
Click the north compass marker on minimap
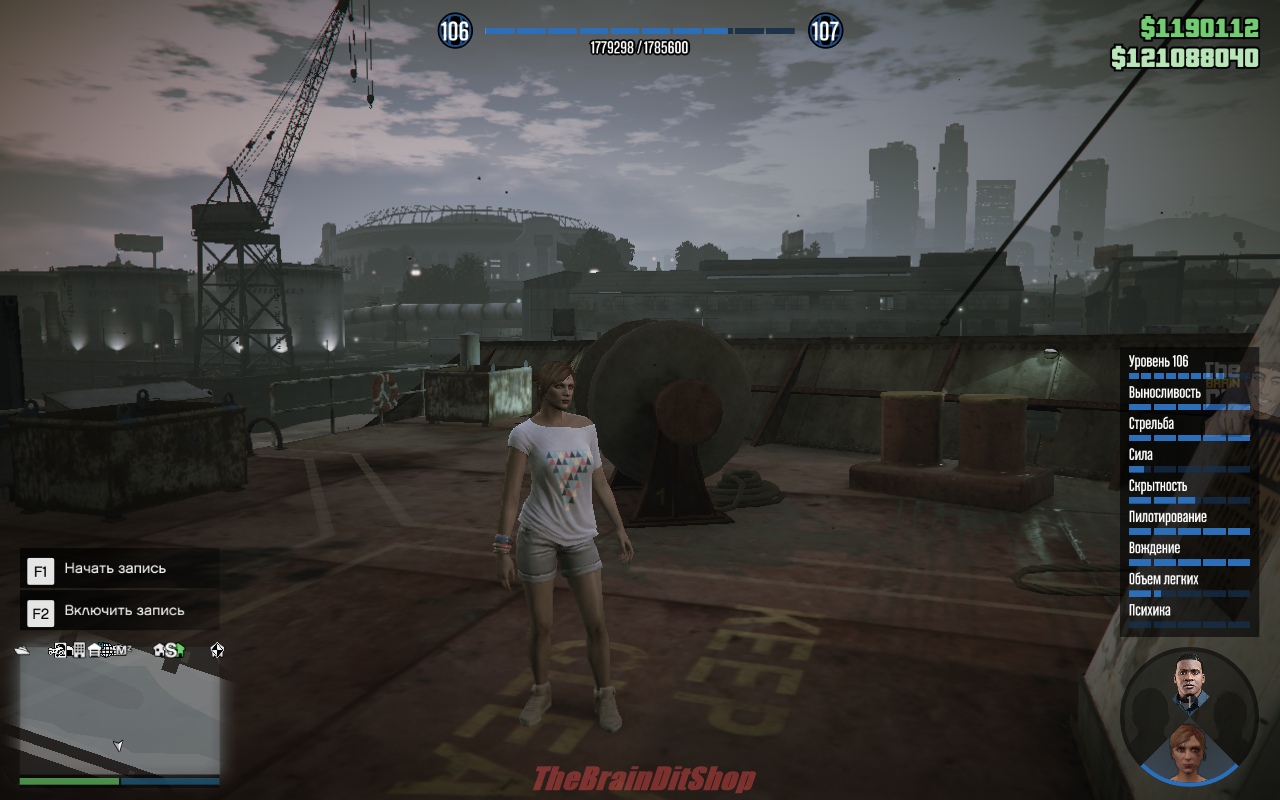tap(217, 650)
